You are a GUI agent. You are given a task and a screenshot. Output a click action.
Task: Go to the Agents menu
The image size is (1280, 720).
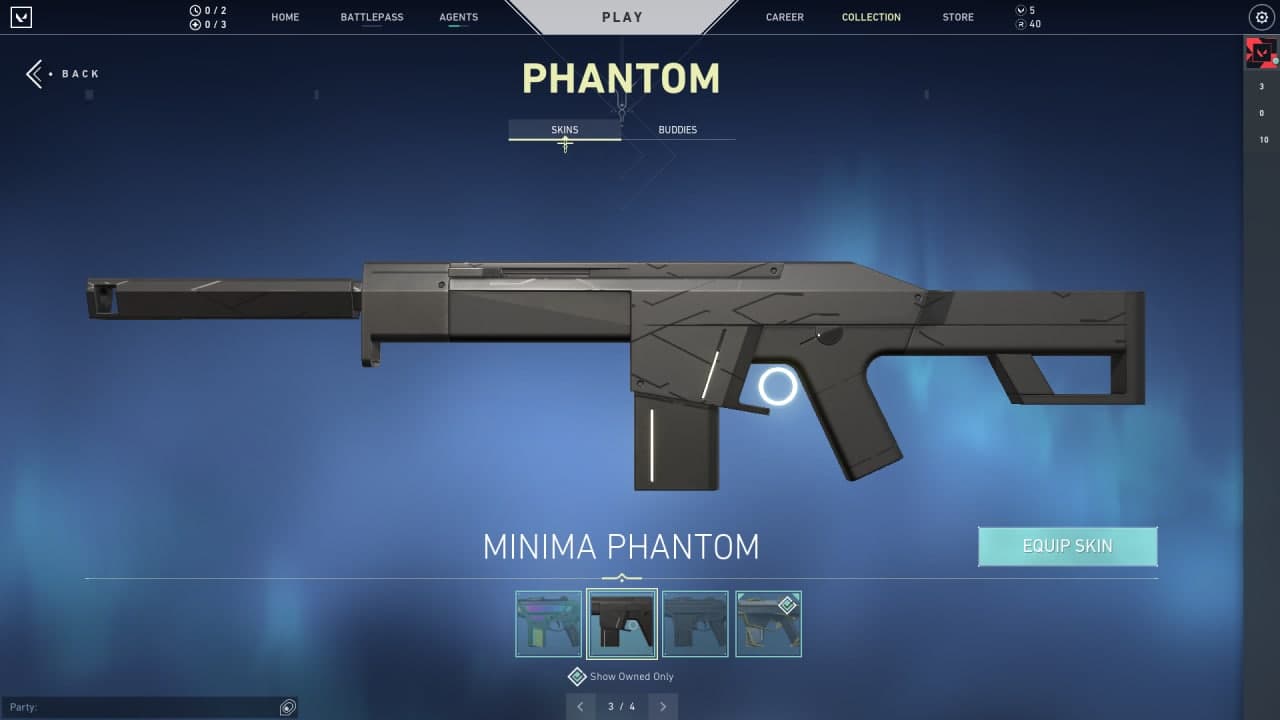click(x=458, y=17)
